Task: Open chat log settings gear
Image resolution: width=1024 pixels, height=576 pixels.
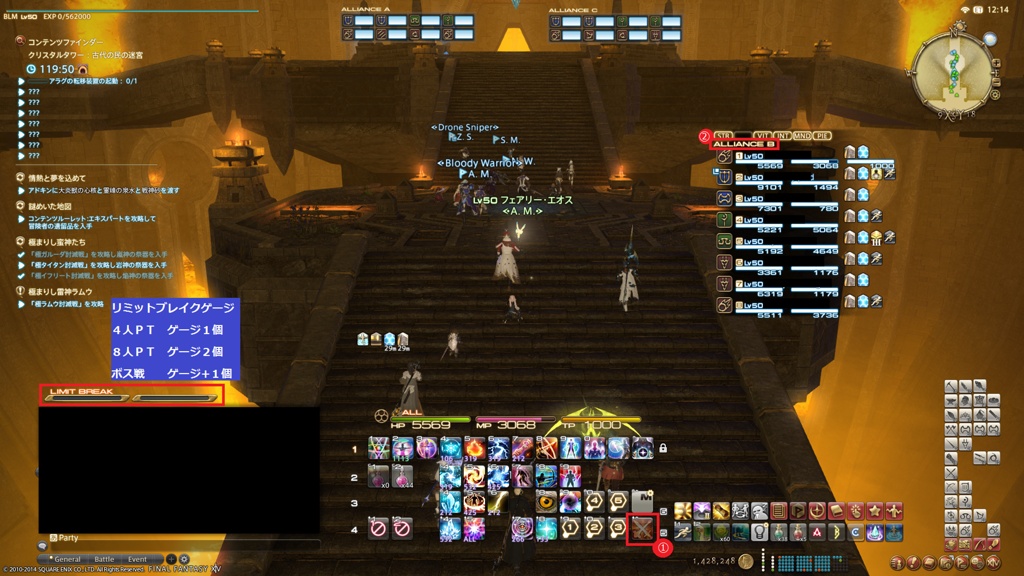Action: pyautogui.click(x=184, y=559)
